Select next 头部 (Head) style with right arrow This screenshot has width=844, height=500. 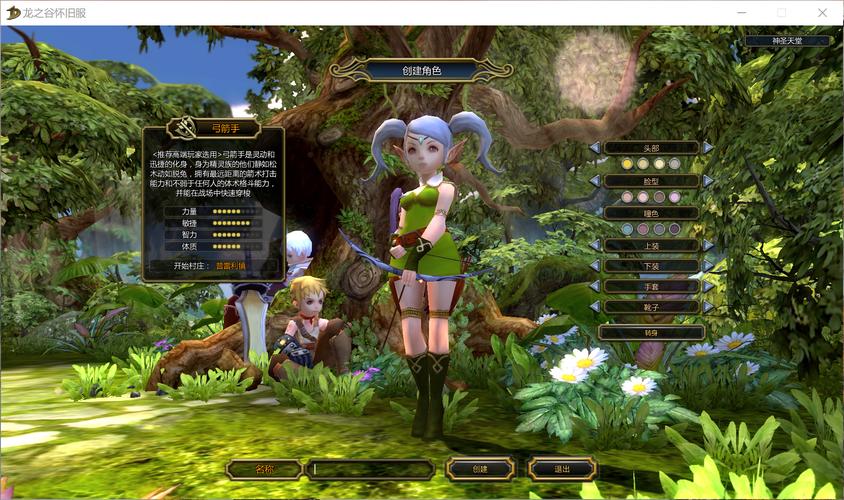click(708, 147)
